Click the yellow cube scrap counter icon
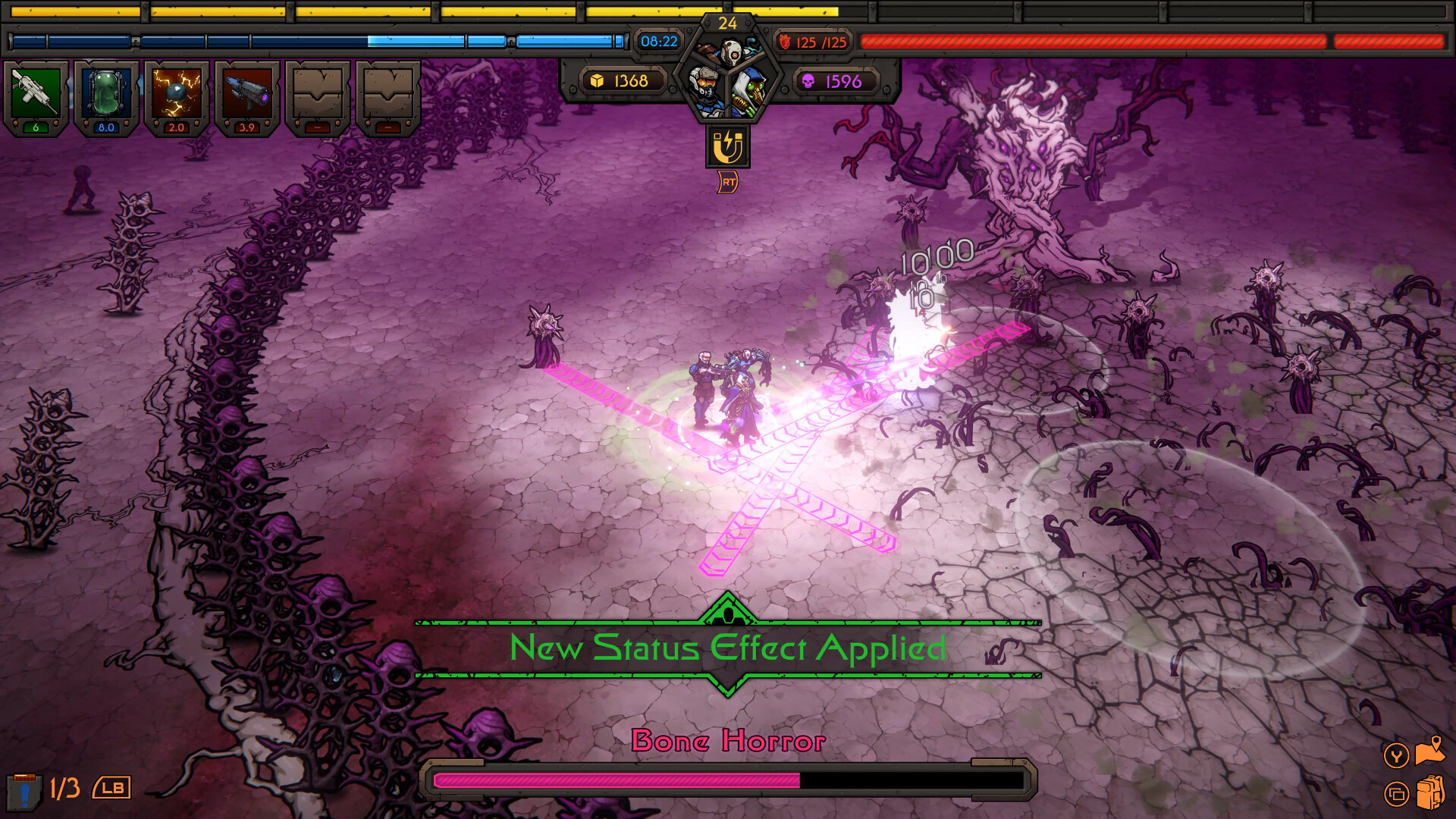Image resolution: width=1456 pixels, height=819 pixels. [x=598, y=80]
